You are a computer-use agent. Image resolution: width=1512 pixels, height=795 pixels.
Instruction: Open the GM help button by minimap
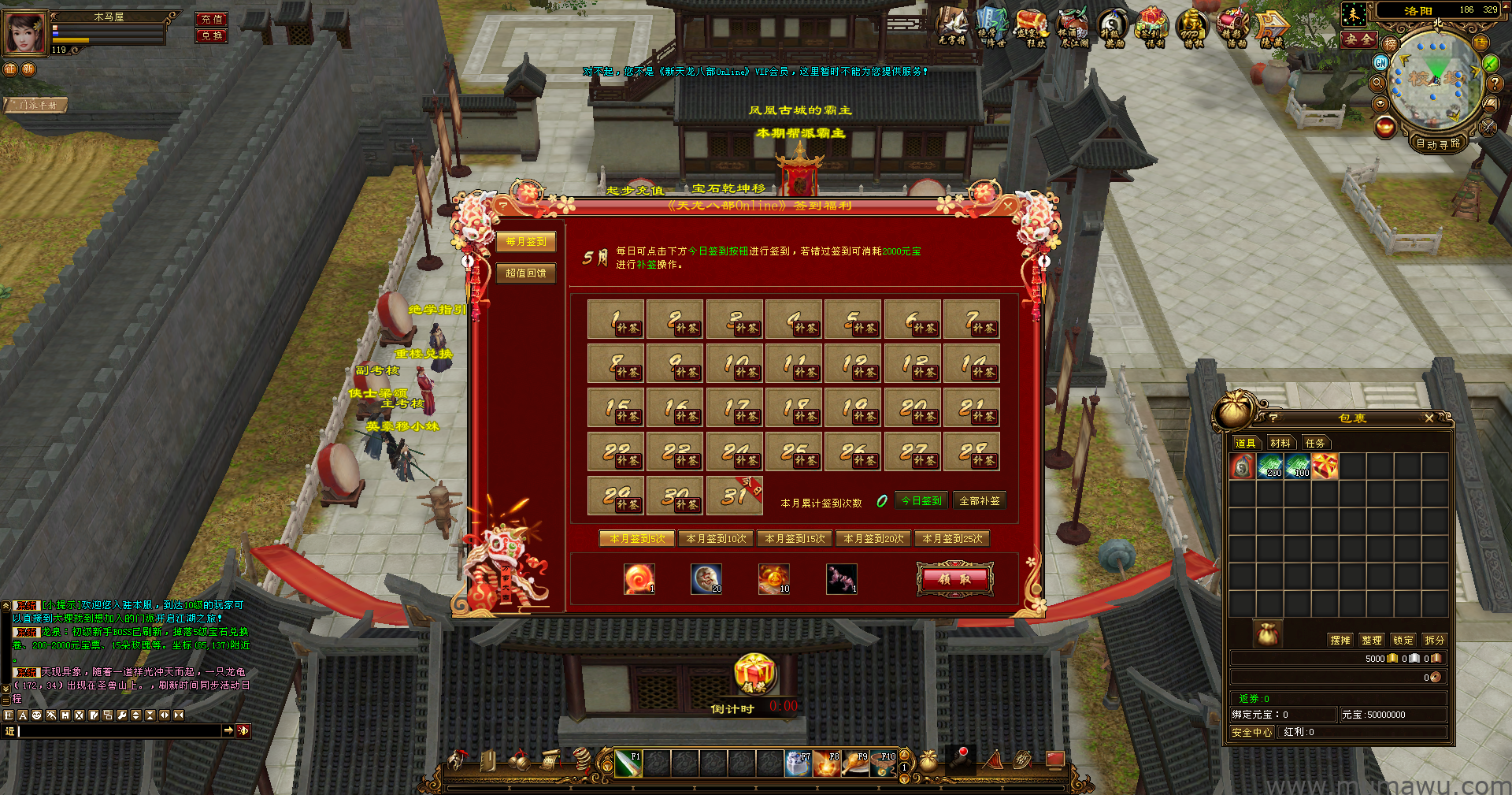(x=1380, y=62)
